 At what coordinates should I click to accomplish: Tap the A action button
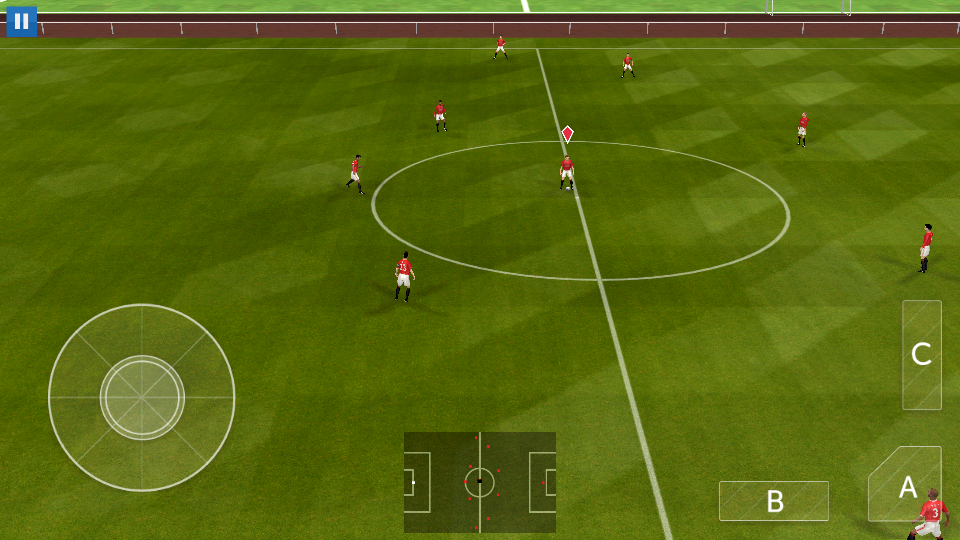(906, 486)
